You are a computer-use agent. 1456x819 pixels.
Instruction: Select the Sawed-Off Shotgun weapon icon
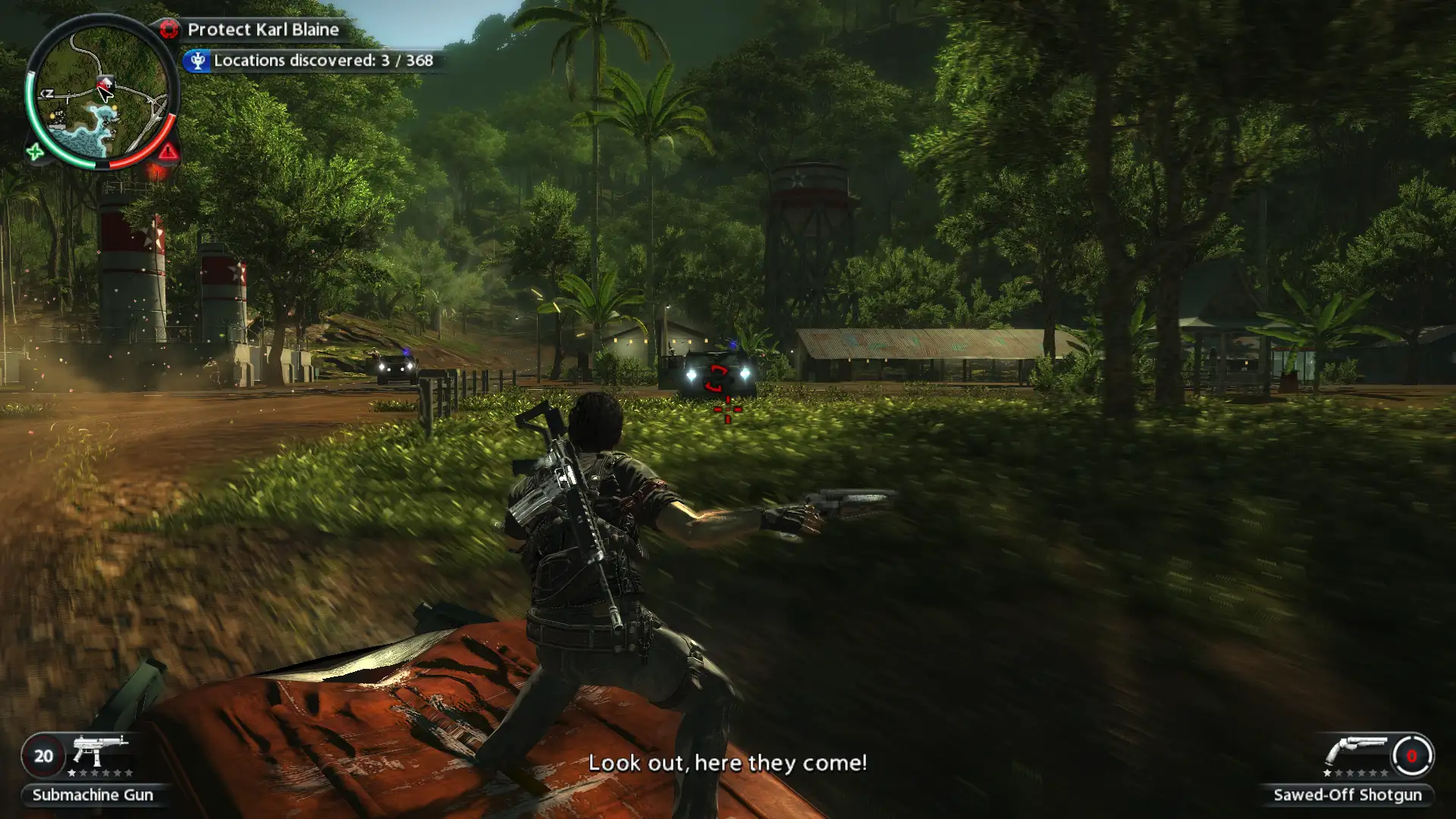(x=1355, y=750)
